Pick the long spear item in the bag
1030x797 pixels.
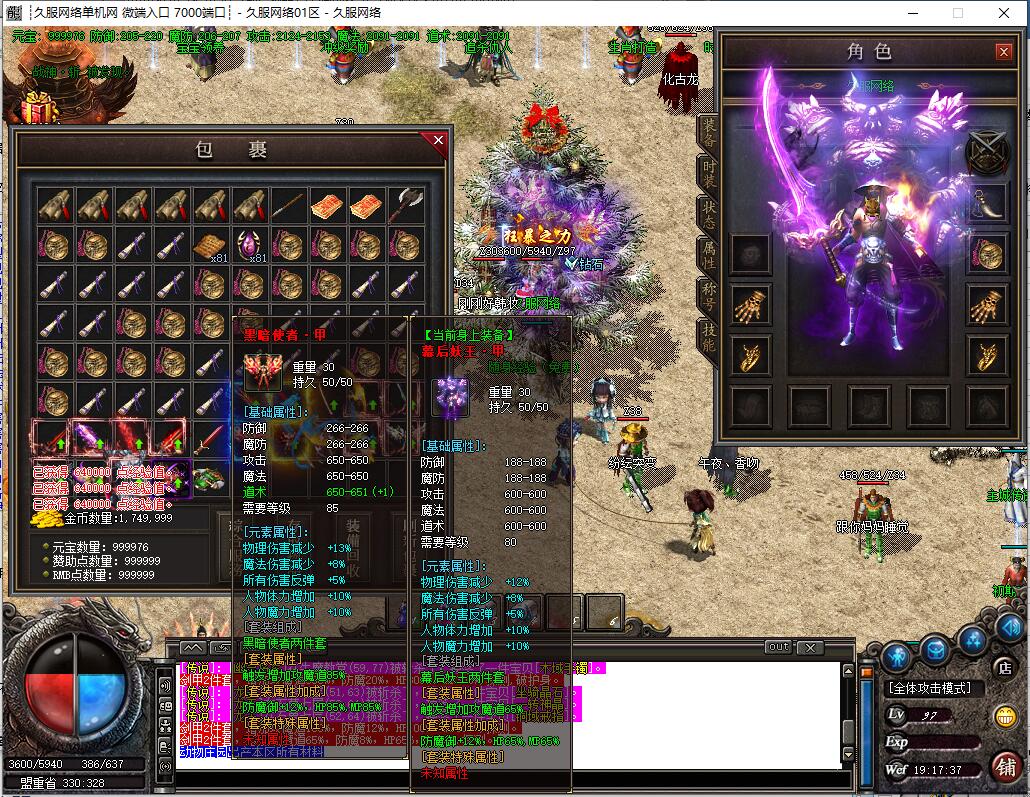[289, 204]
